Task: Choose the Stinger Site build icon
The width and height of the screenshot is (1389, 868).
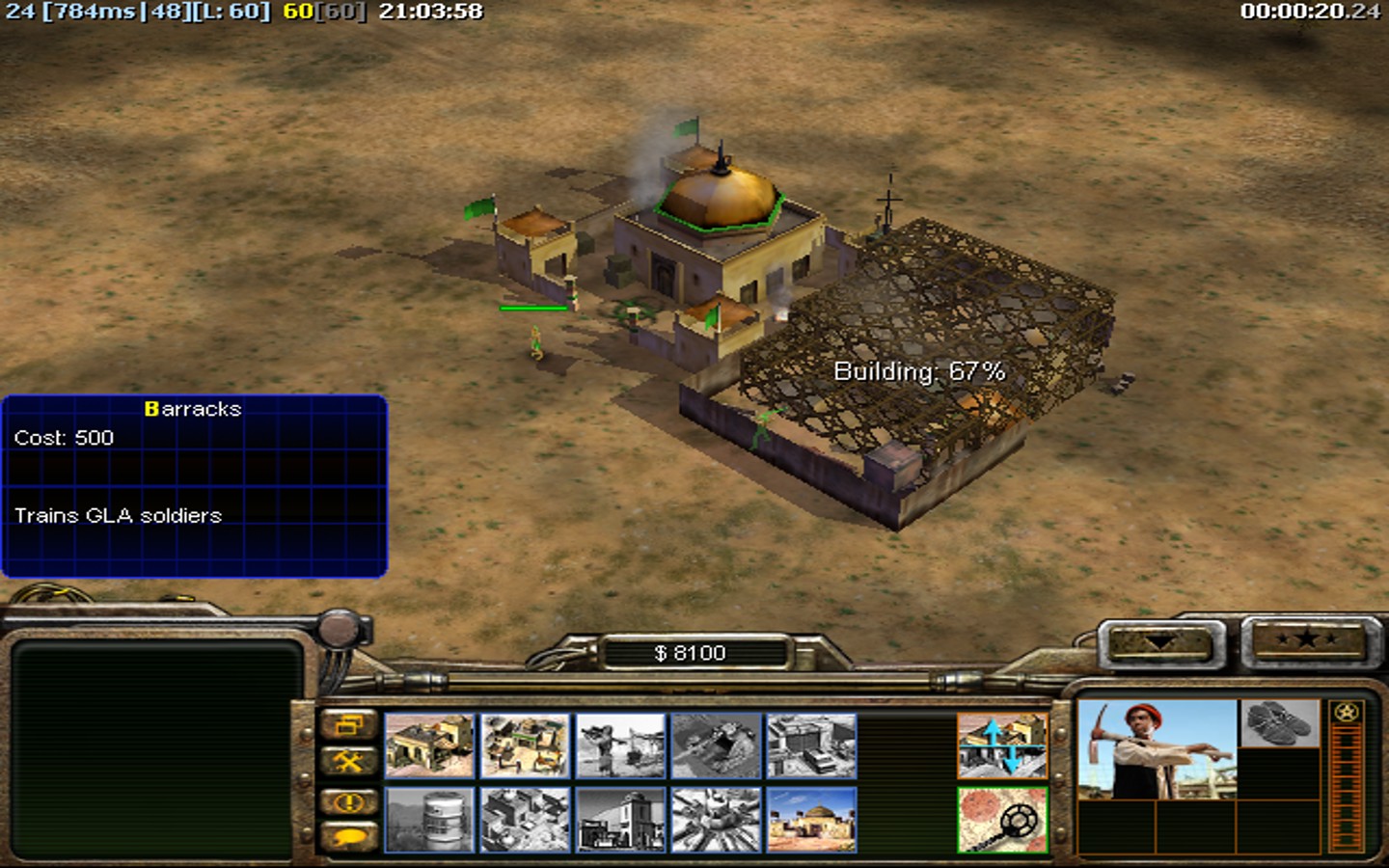Action: (x=620, y=746)
